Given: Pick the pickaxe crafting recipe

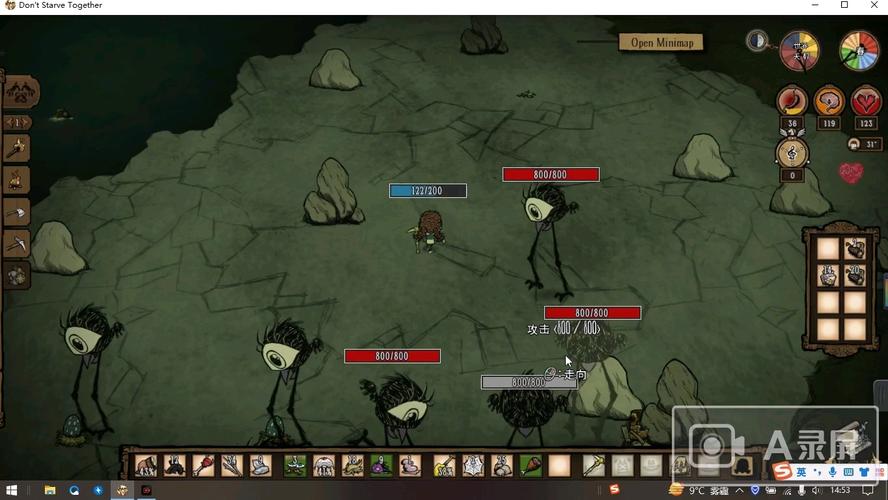Looking at the screenshot, I should [x=17, y=243].
